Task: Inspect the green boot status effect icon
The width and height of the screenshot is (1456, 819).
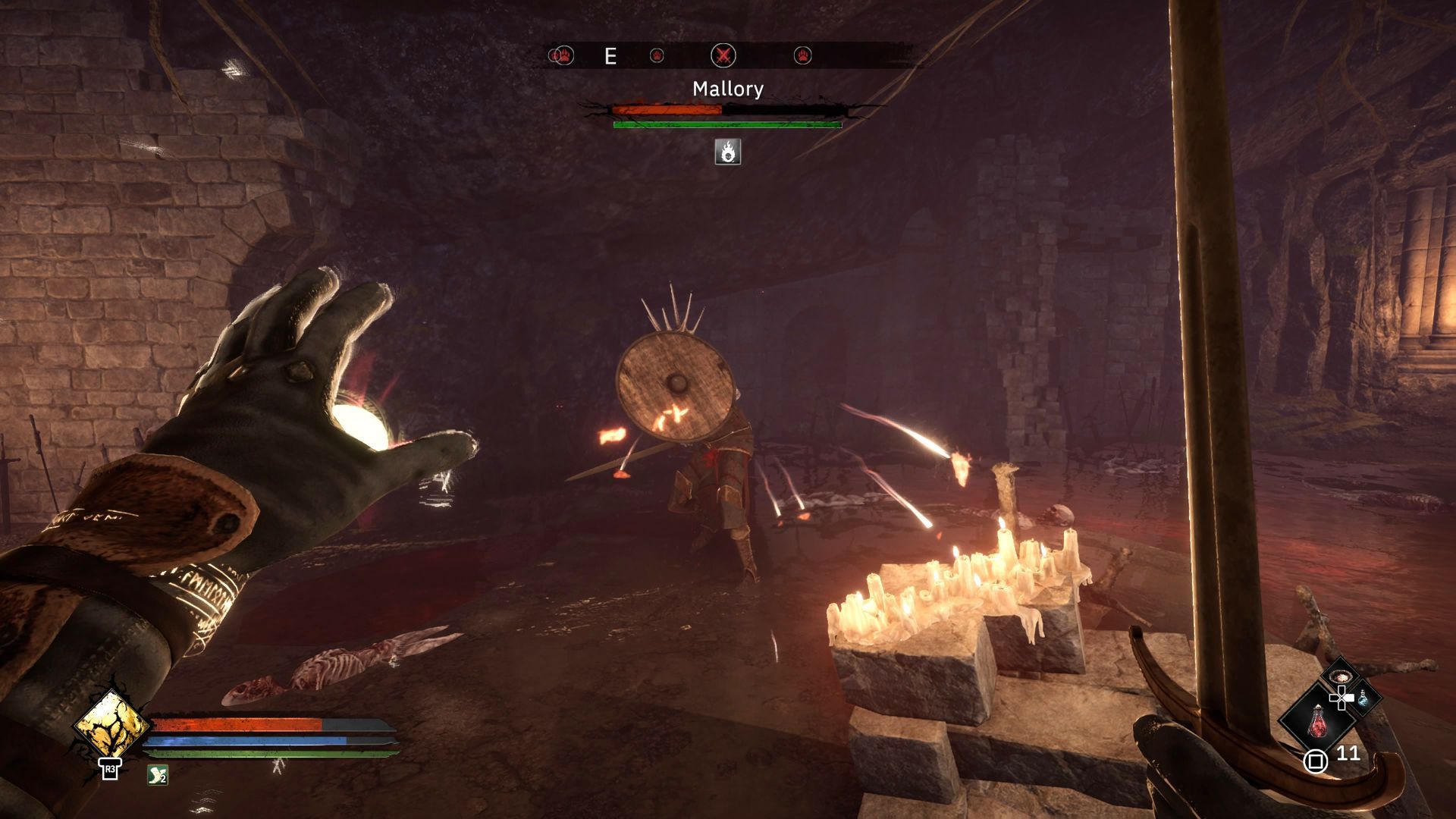Action: click(158, 774)
